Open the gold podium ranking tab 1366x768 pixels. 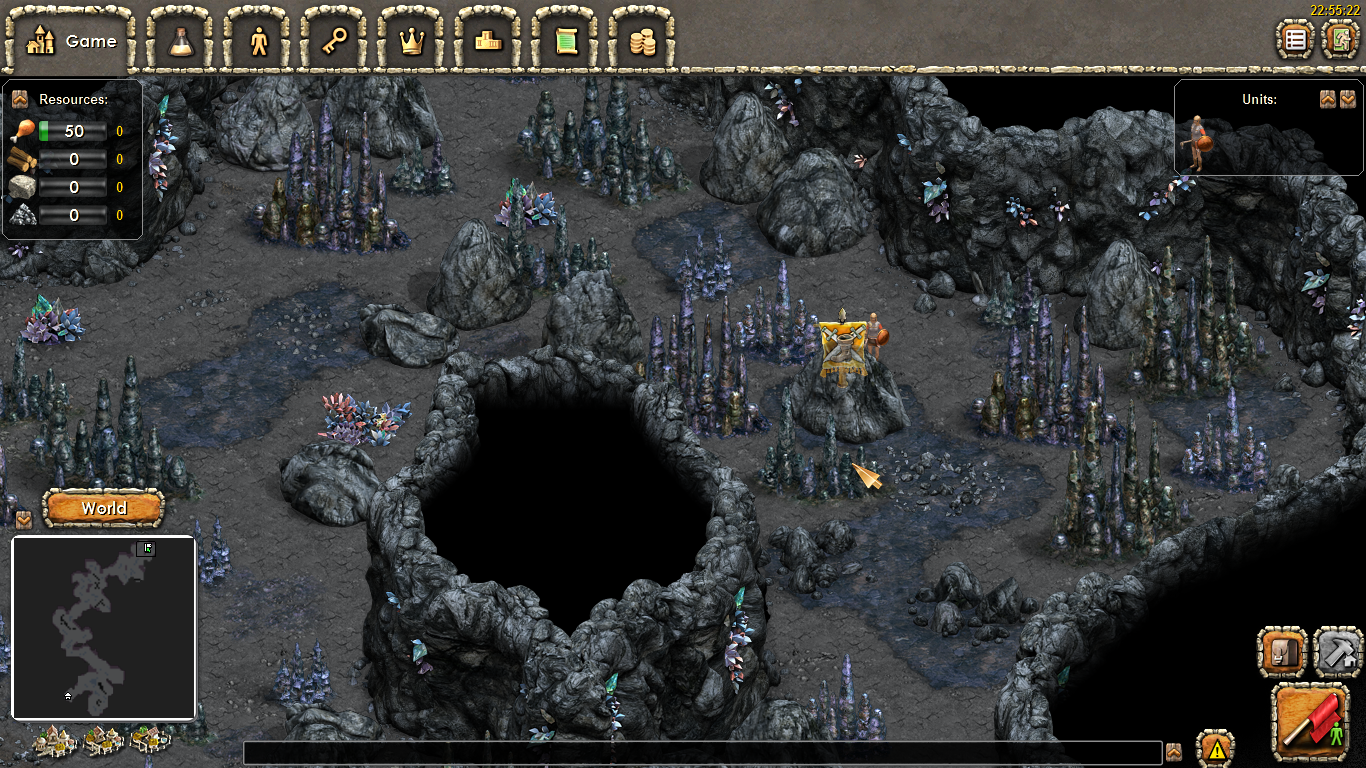[x=489, y=41]
